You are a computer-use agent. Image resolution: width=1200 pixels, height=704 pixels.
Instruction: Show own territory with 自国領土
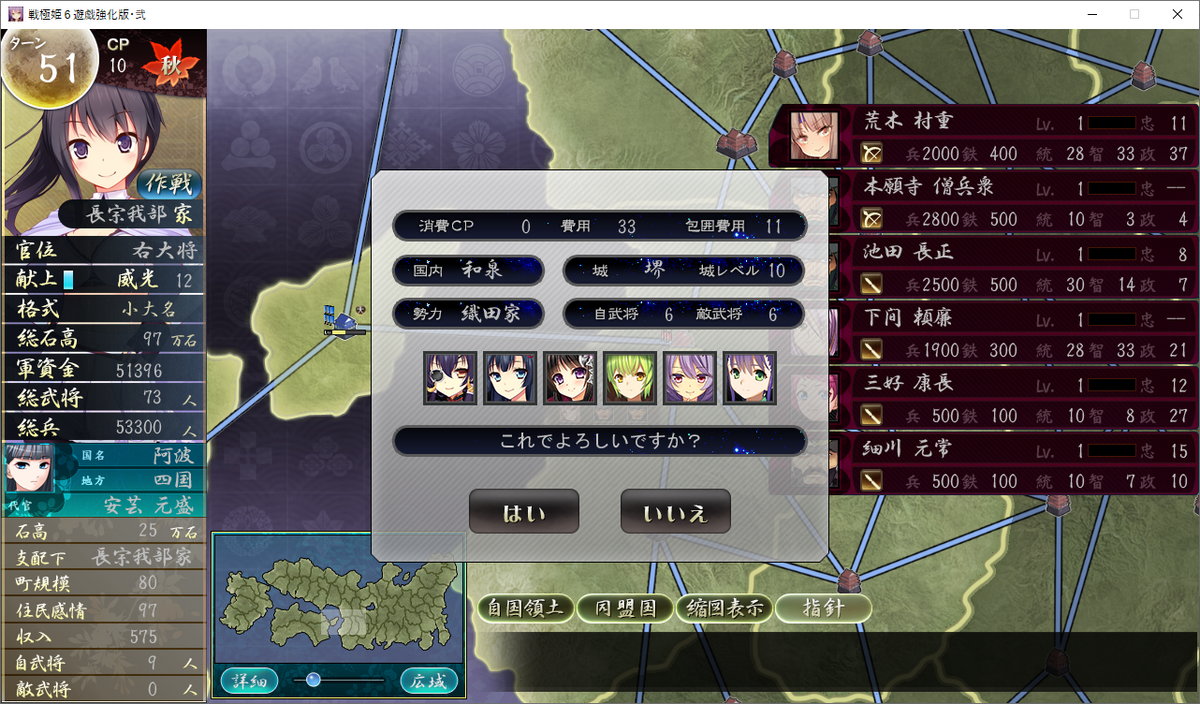pos(525,608)
